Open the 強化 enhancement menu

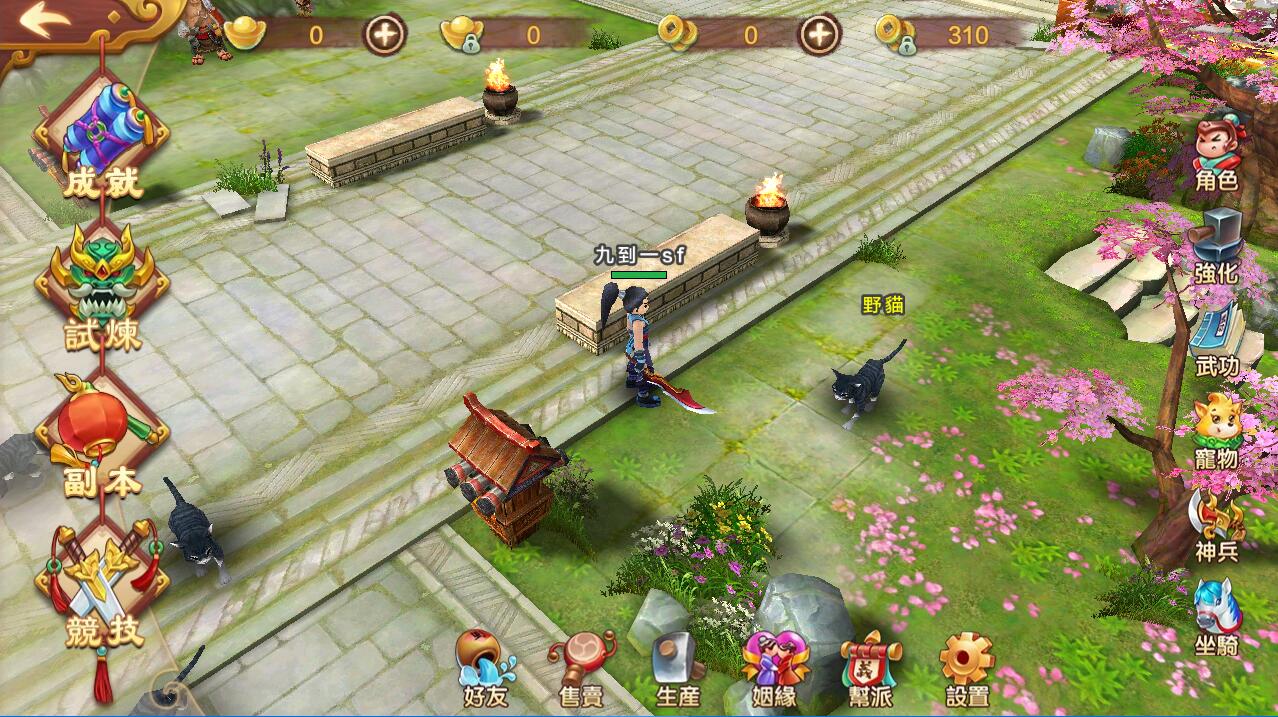tap(1217, 247)
